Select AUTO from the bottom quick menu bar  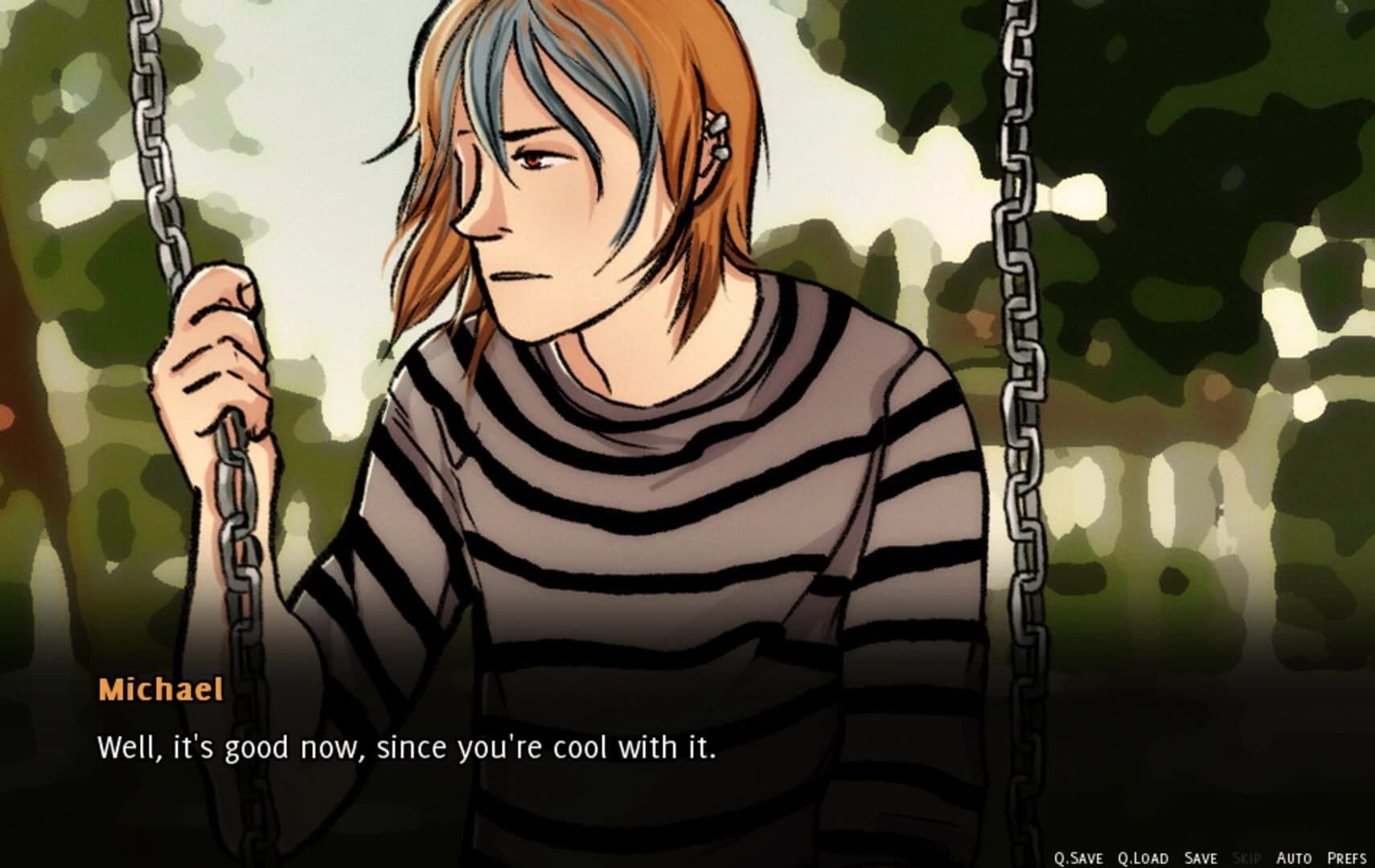1294,857
